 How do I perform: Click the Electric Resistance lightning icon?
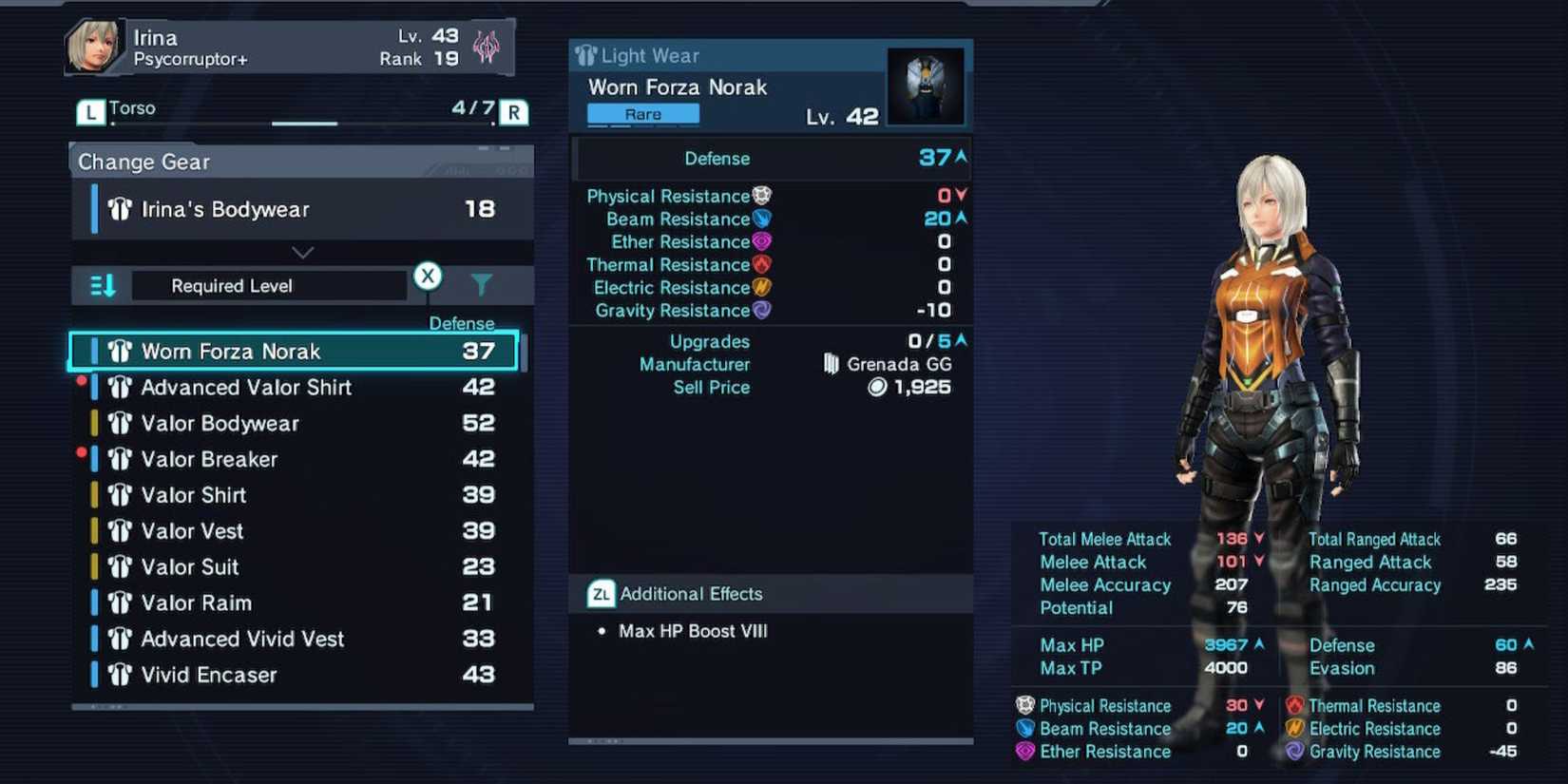(761, 287)
